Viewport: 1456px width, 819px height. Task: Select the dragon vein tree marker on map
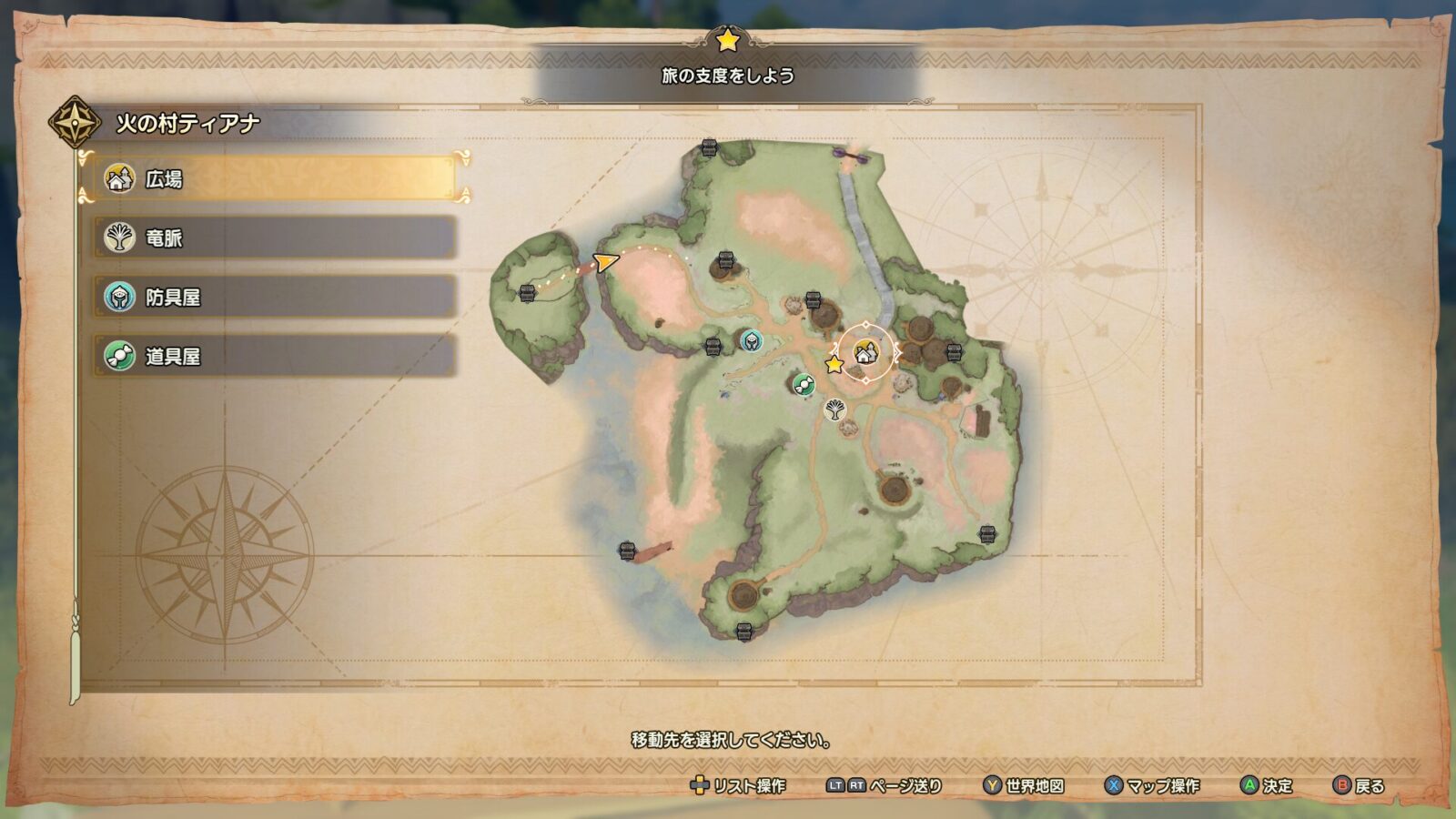(834, 409)
